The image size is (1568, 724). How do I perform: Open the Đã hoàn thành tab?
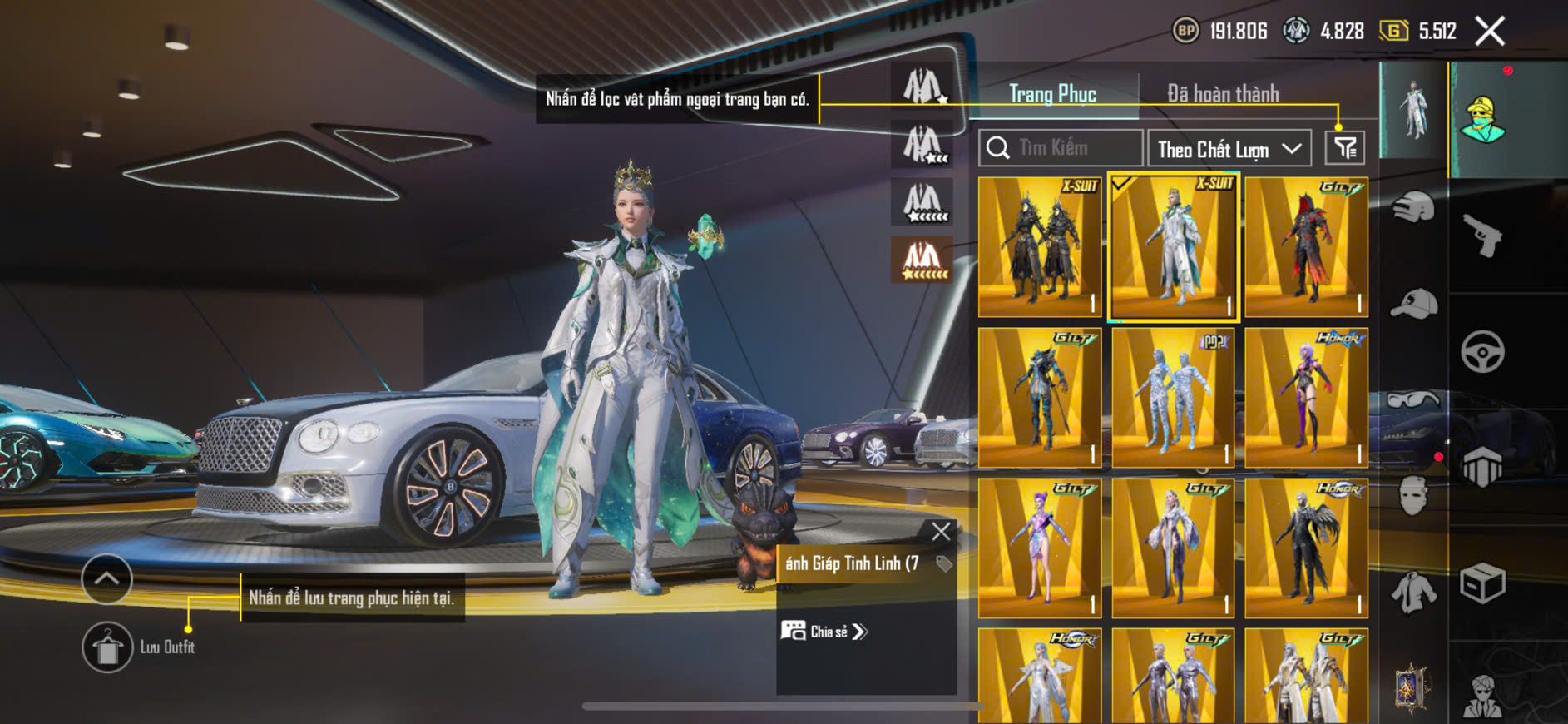1222,94
